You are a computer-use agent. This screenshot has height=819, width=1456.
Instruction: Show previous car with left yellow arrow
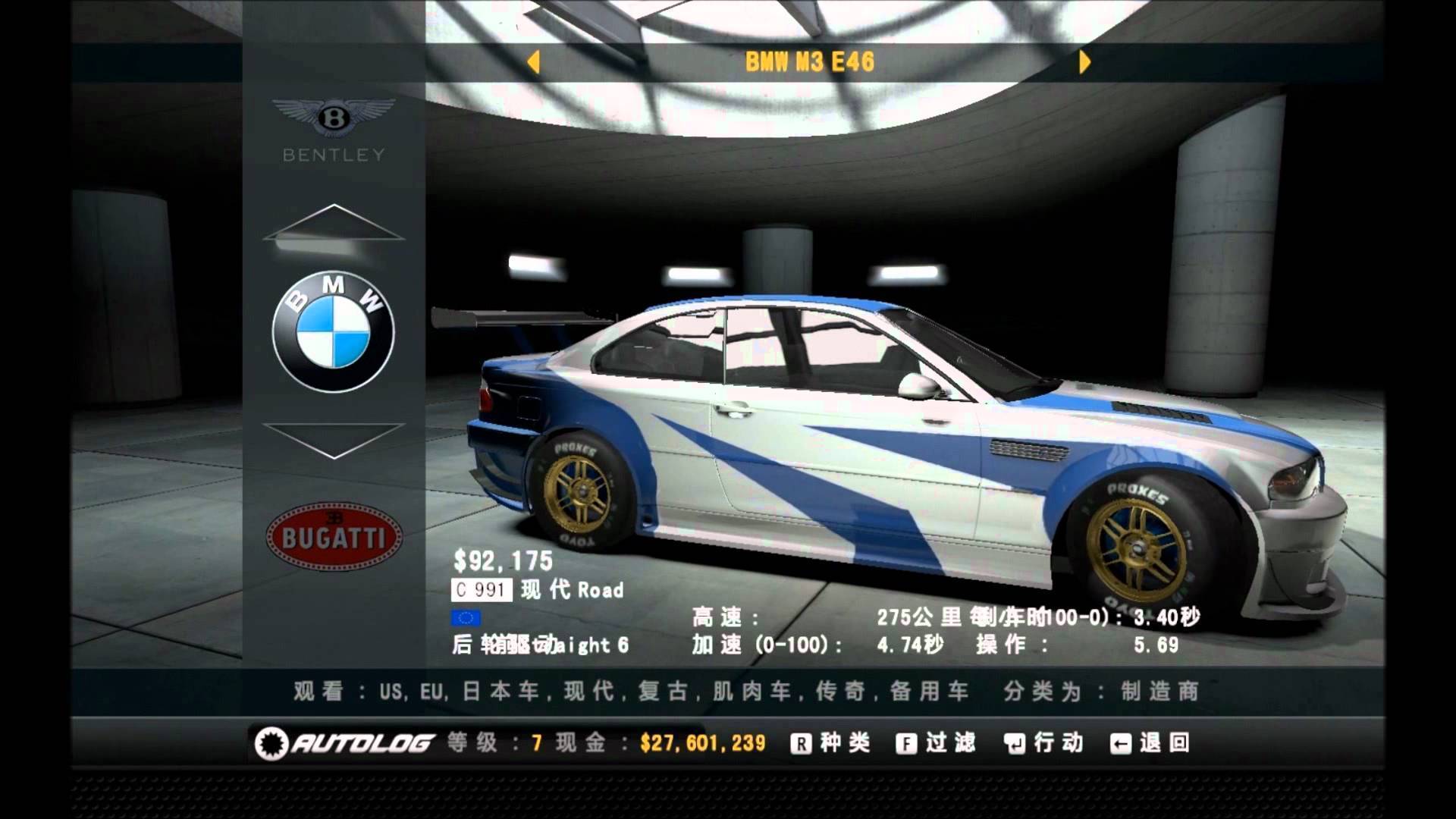[x=534, y=61]
